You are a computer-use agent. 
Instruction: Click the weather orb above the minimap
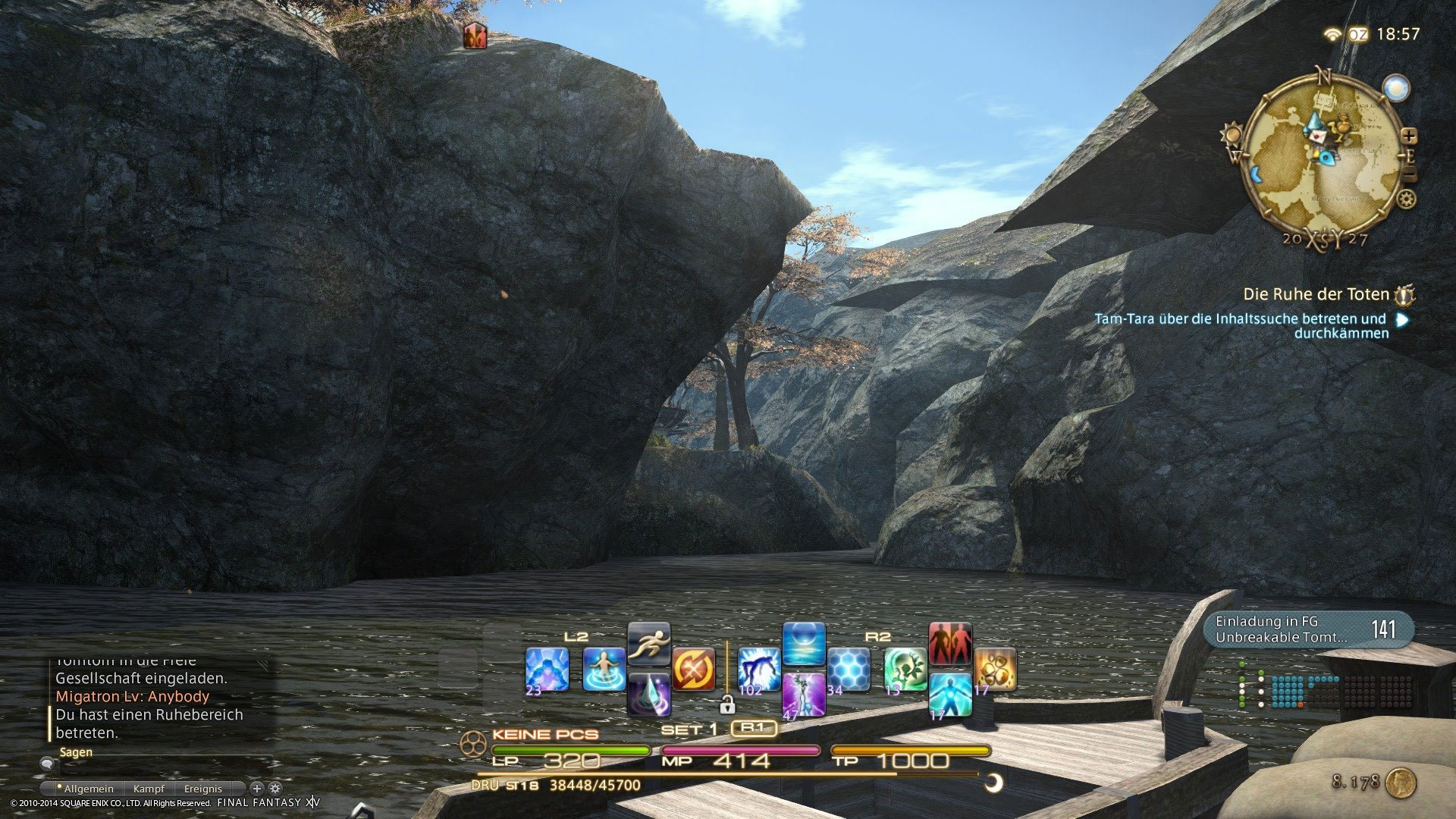tap(1395, 88)
